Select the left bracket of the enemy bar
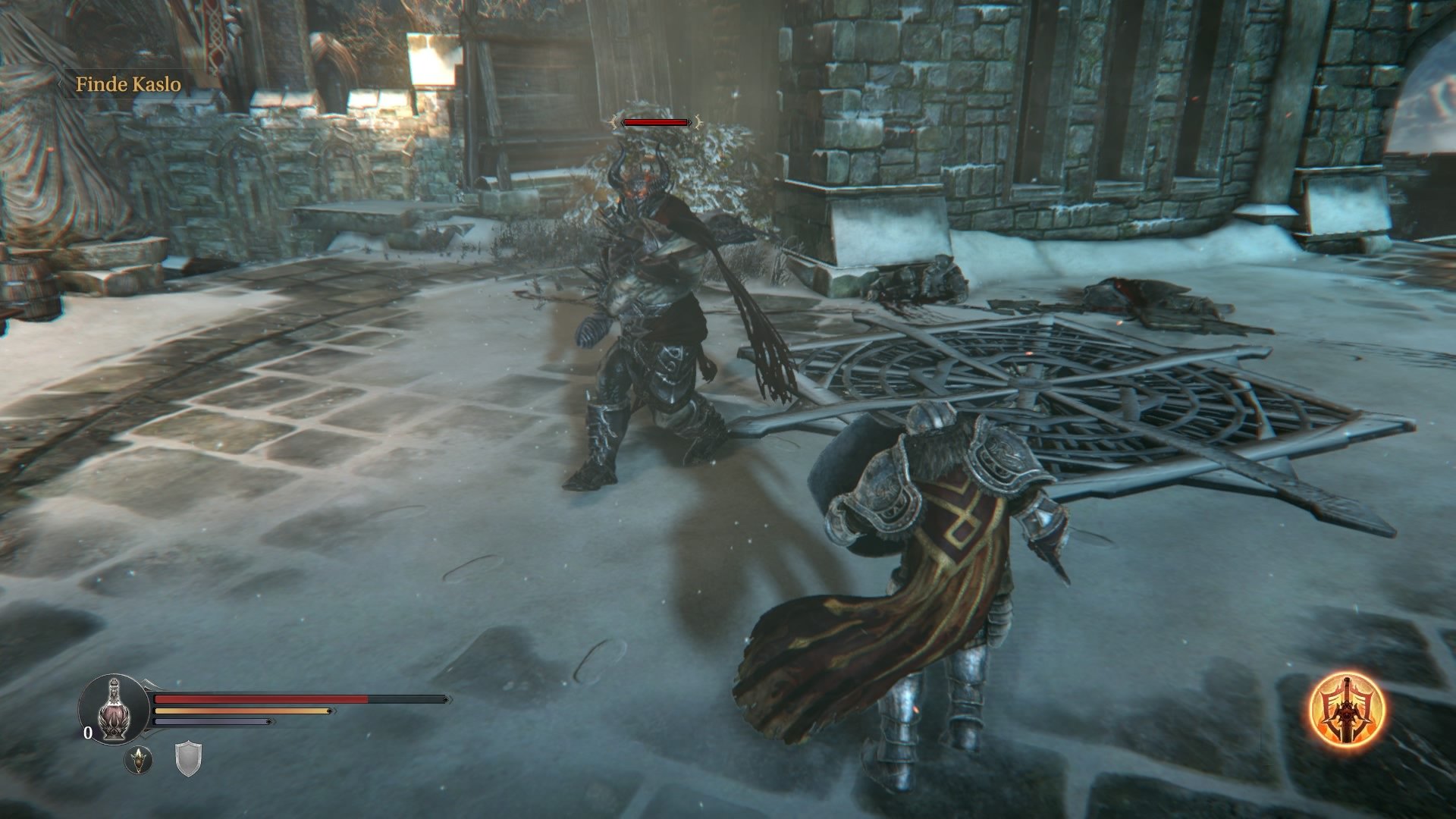The height and width of the screenshot is (819, 1456). (616, 120)
